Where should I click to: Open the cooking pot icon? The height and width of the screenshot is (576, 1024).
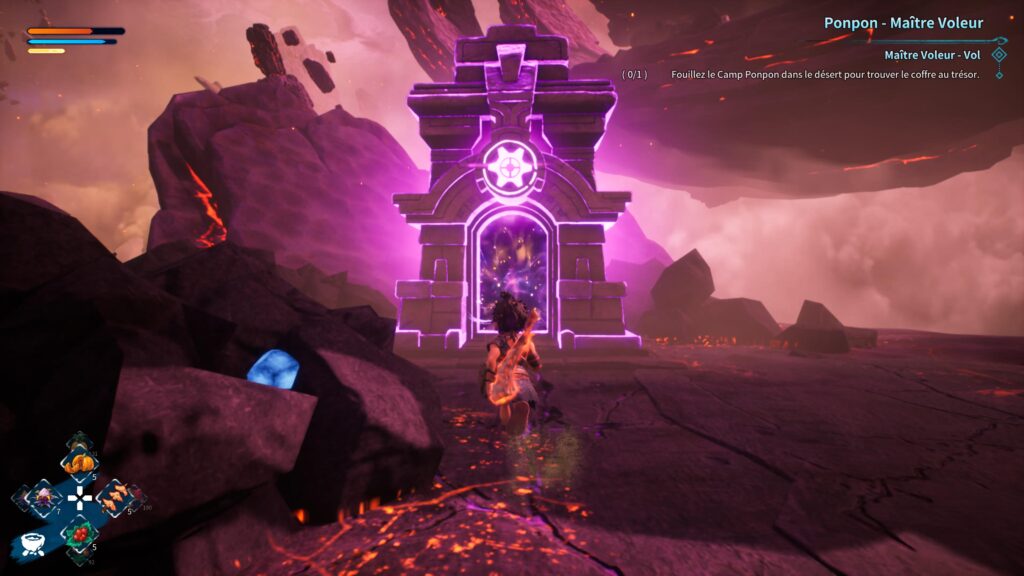tap(33, 543)
